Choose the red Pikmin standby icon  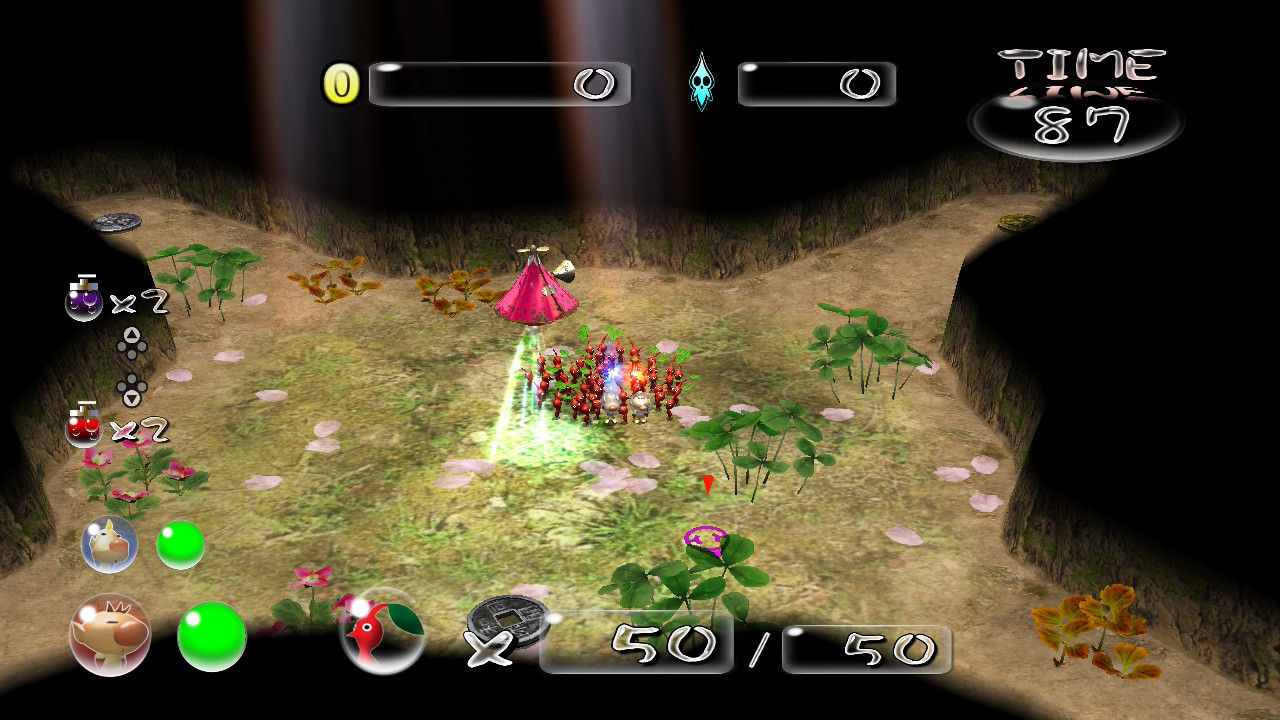point(382,634)
